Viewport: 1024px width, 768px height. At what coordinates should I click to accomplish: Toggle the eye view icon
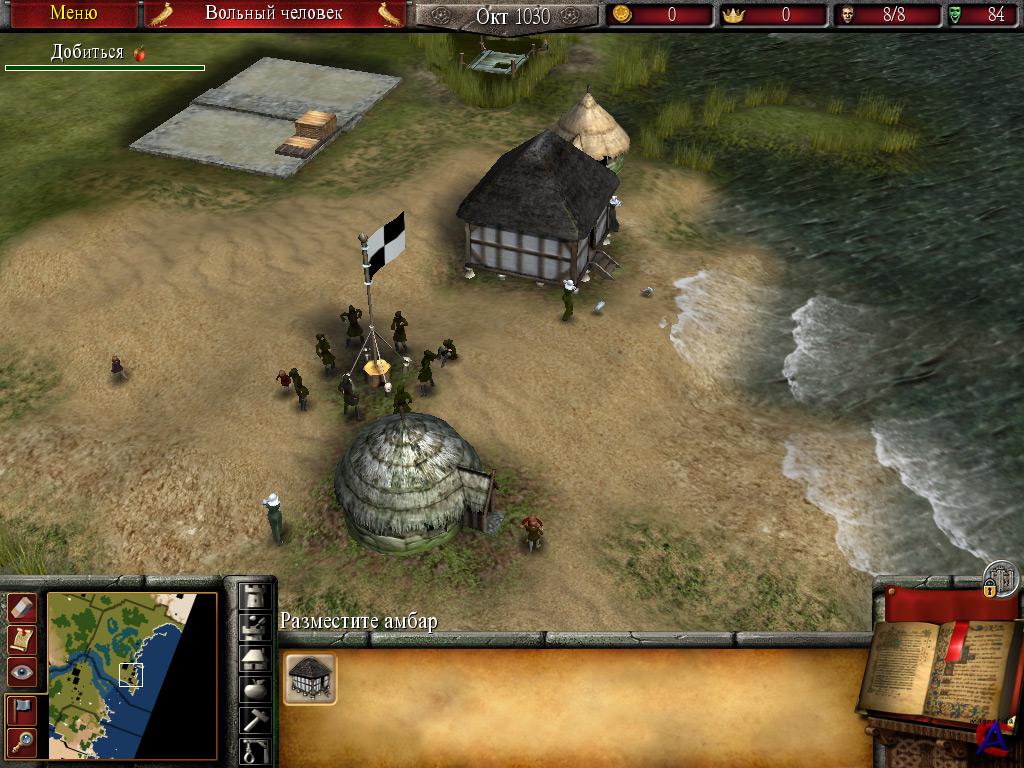(x=22, y=672)
